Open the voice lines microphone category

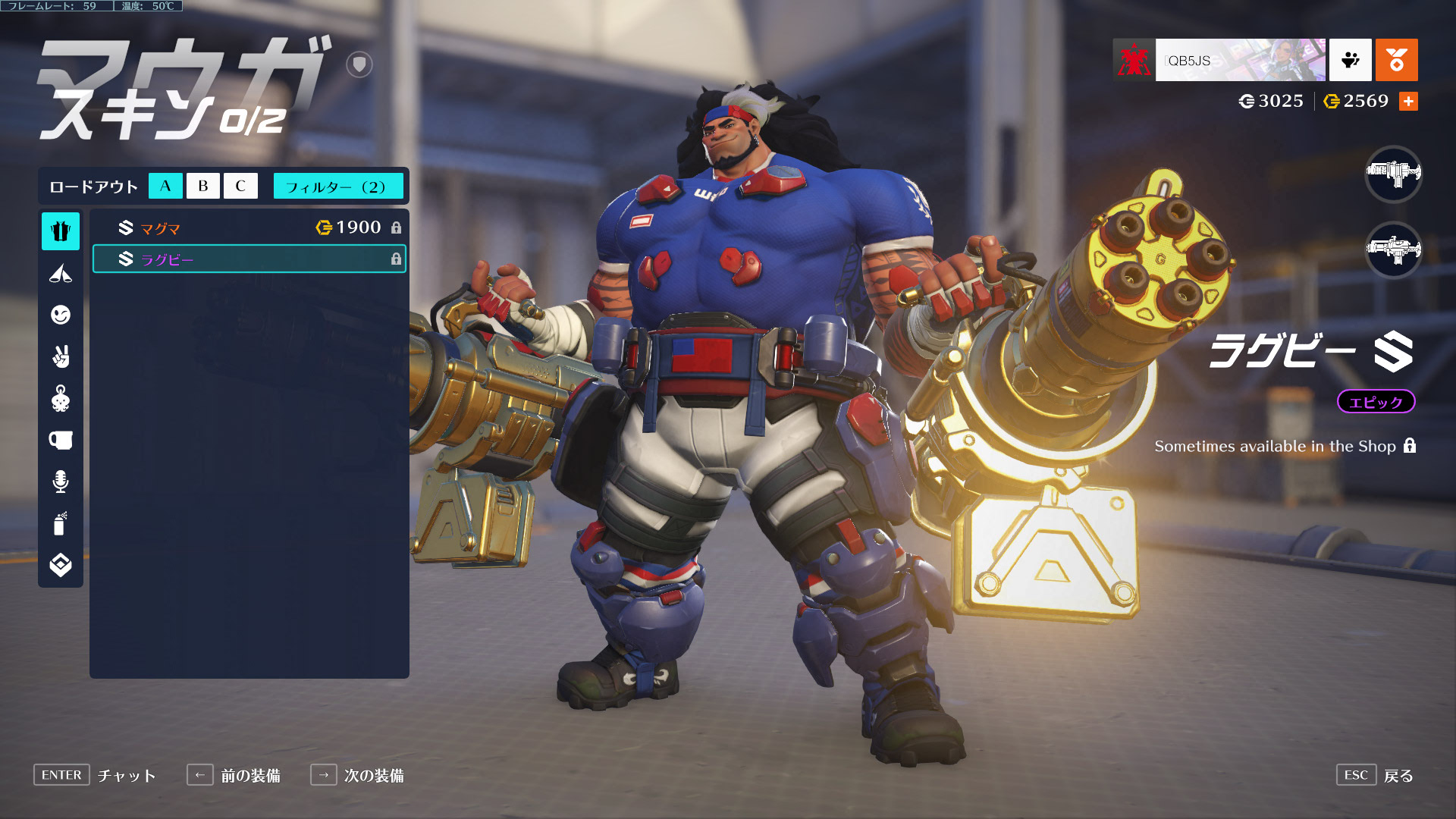(61, 482)
